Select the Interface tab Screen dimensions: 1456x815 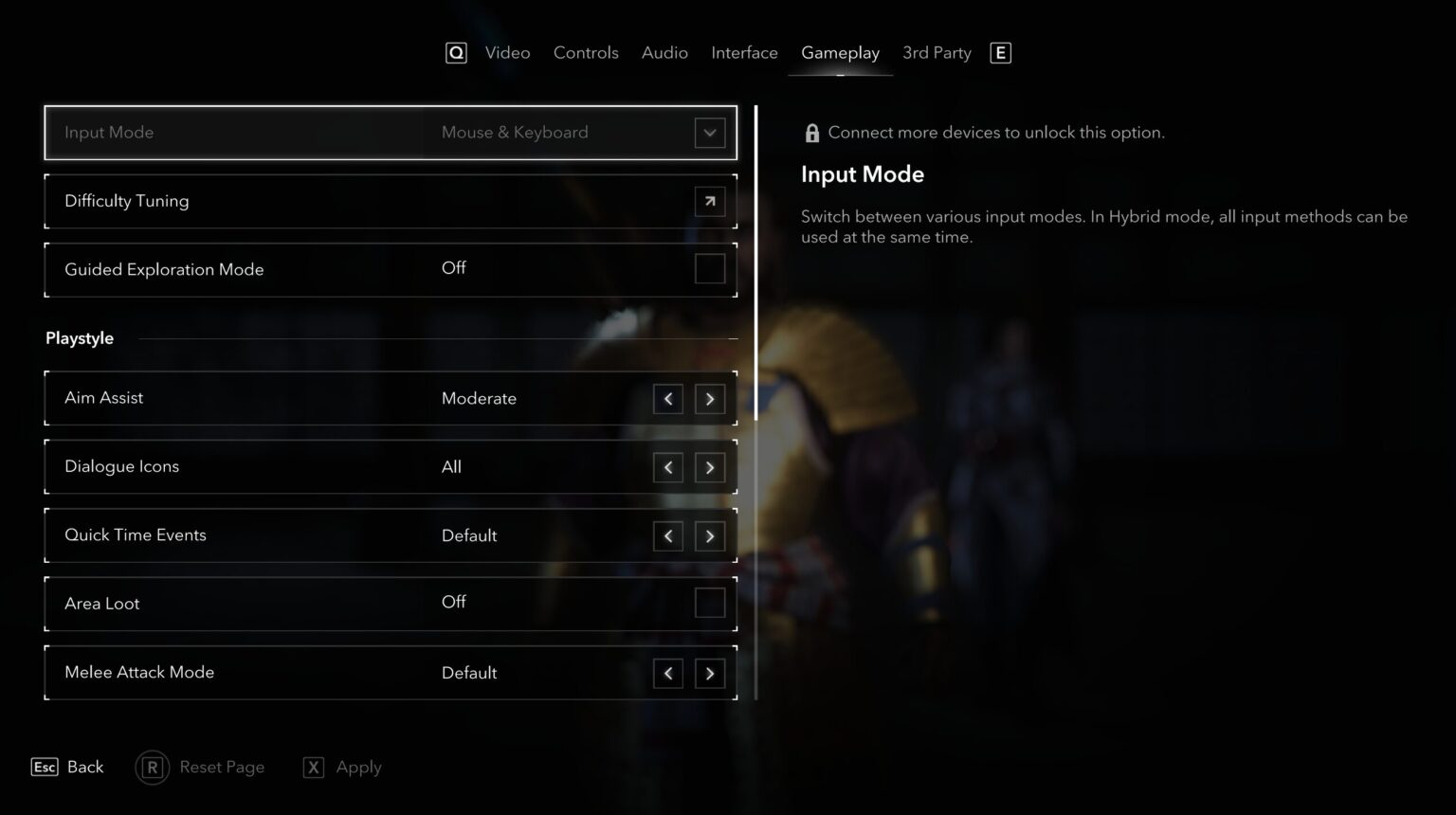(x=744, y=53)
